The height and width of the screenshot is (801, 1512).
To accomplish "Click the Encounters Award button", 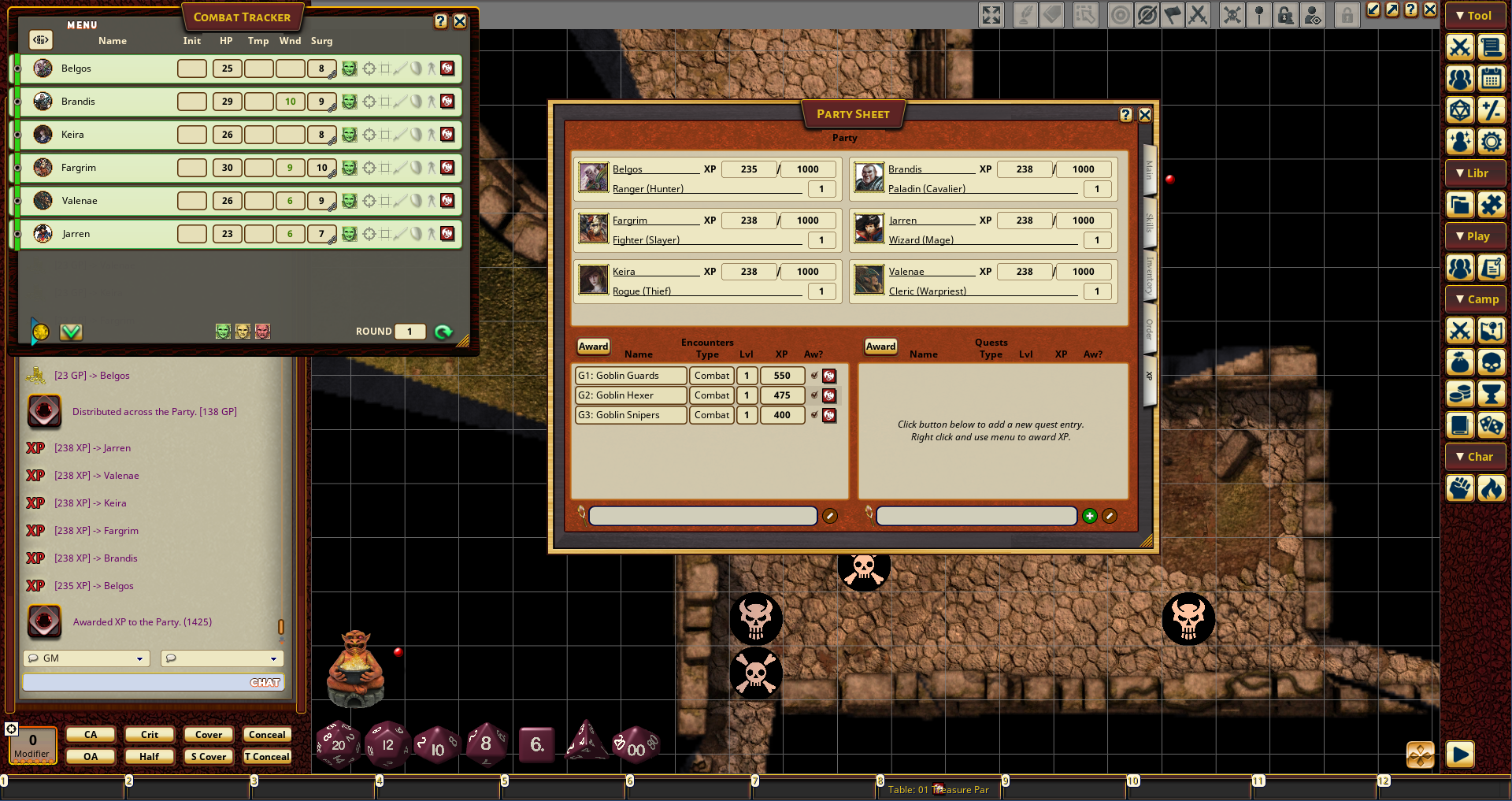I will [x=593, y=347].
